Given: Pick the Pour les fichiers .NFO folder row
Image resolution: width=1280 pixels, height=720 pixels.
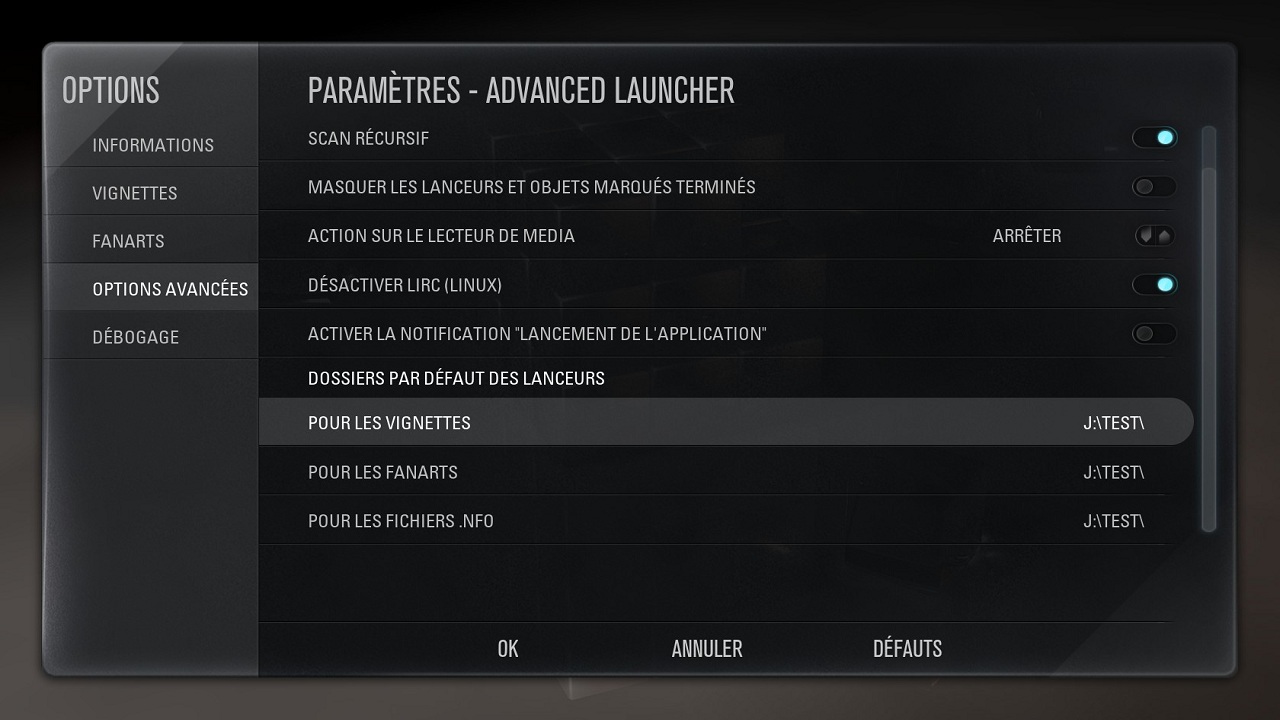Looking at the screenshot, I should click(x=725, y=521).
